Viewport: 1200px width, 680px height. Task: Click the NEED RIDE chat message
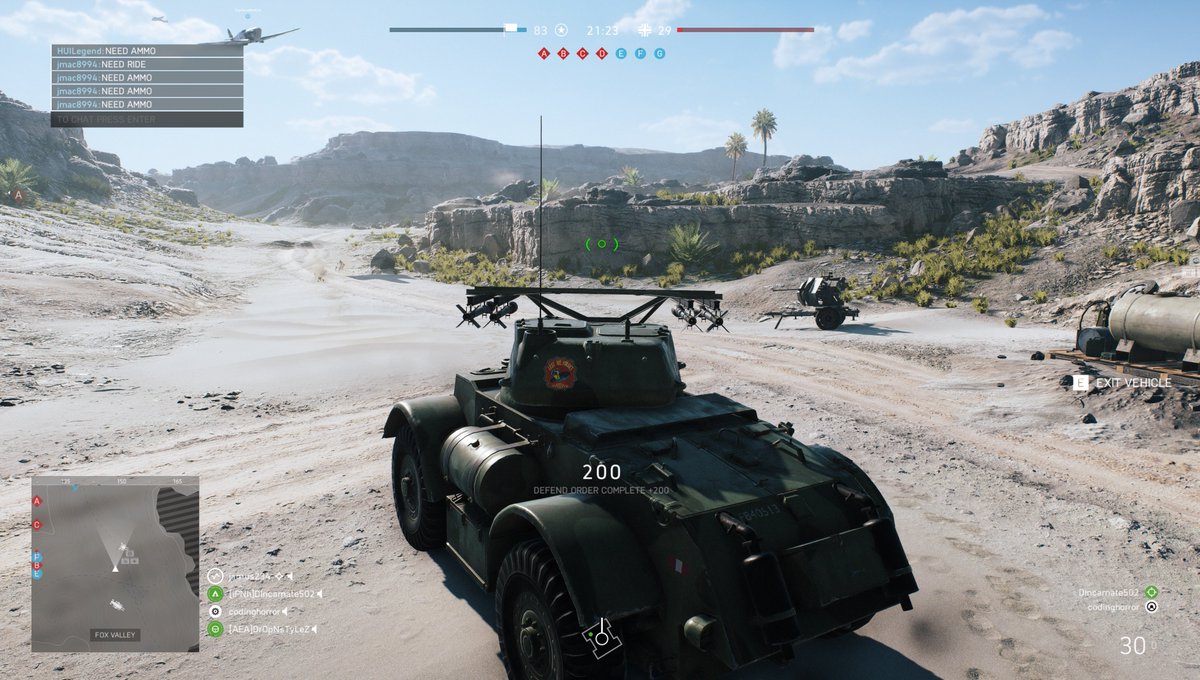click(146, 64)
